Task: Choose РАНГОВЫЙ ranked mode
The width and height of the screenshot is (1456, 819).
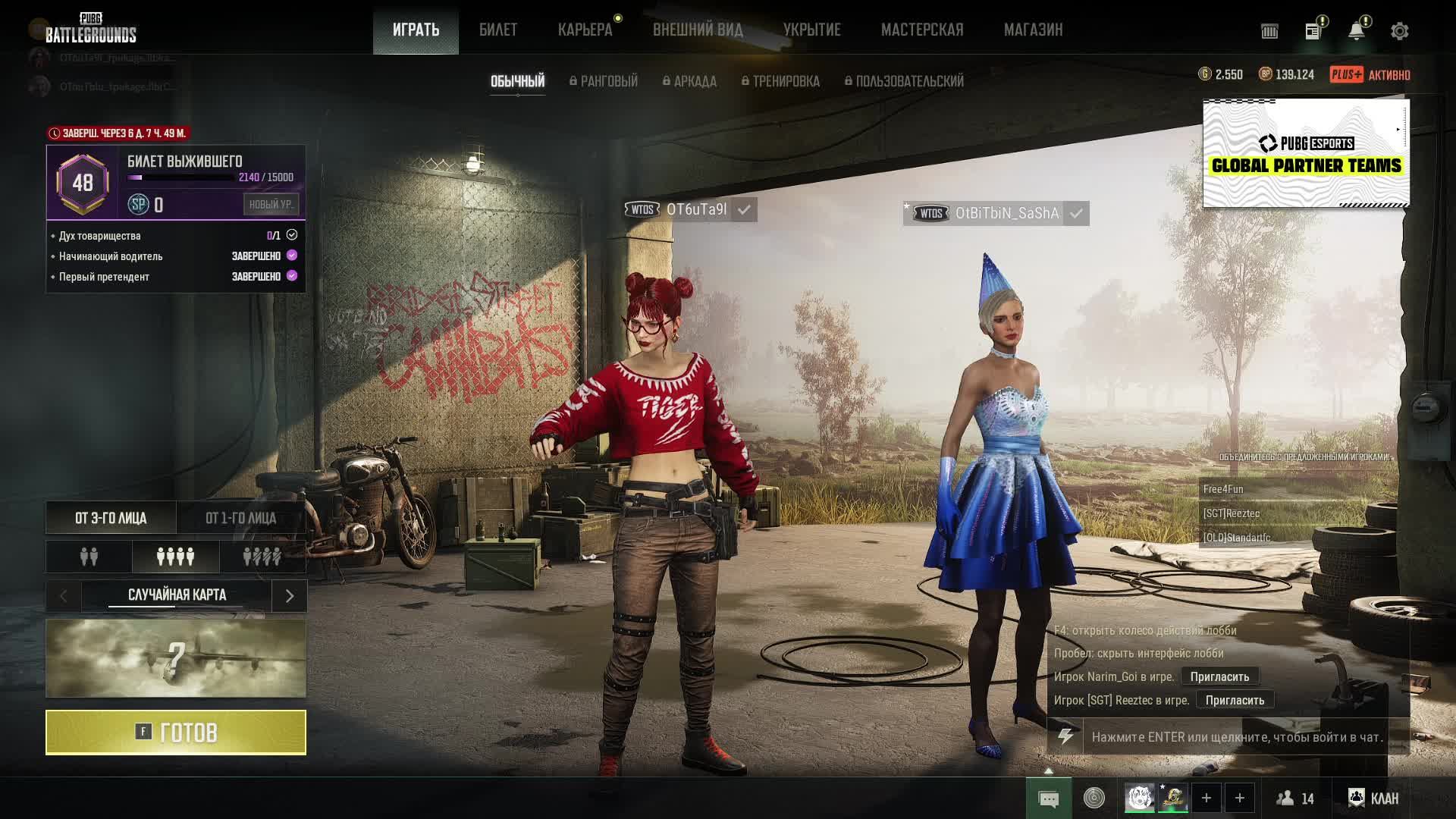Action: [604, 81]
